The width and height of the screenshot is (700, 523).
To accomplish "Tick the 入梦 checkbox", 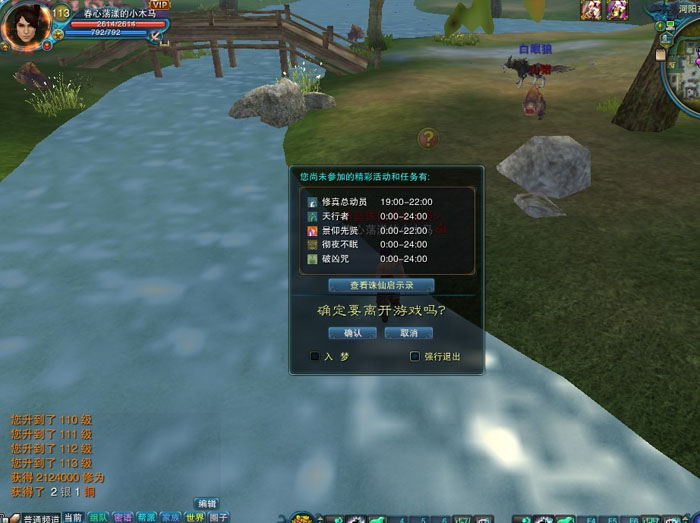I will pyautogui.click(x=315, y=356).
